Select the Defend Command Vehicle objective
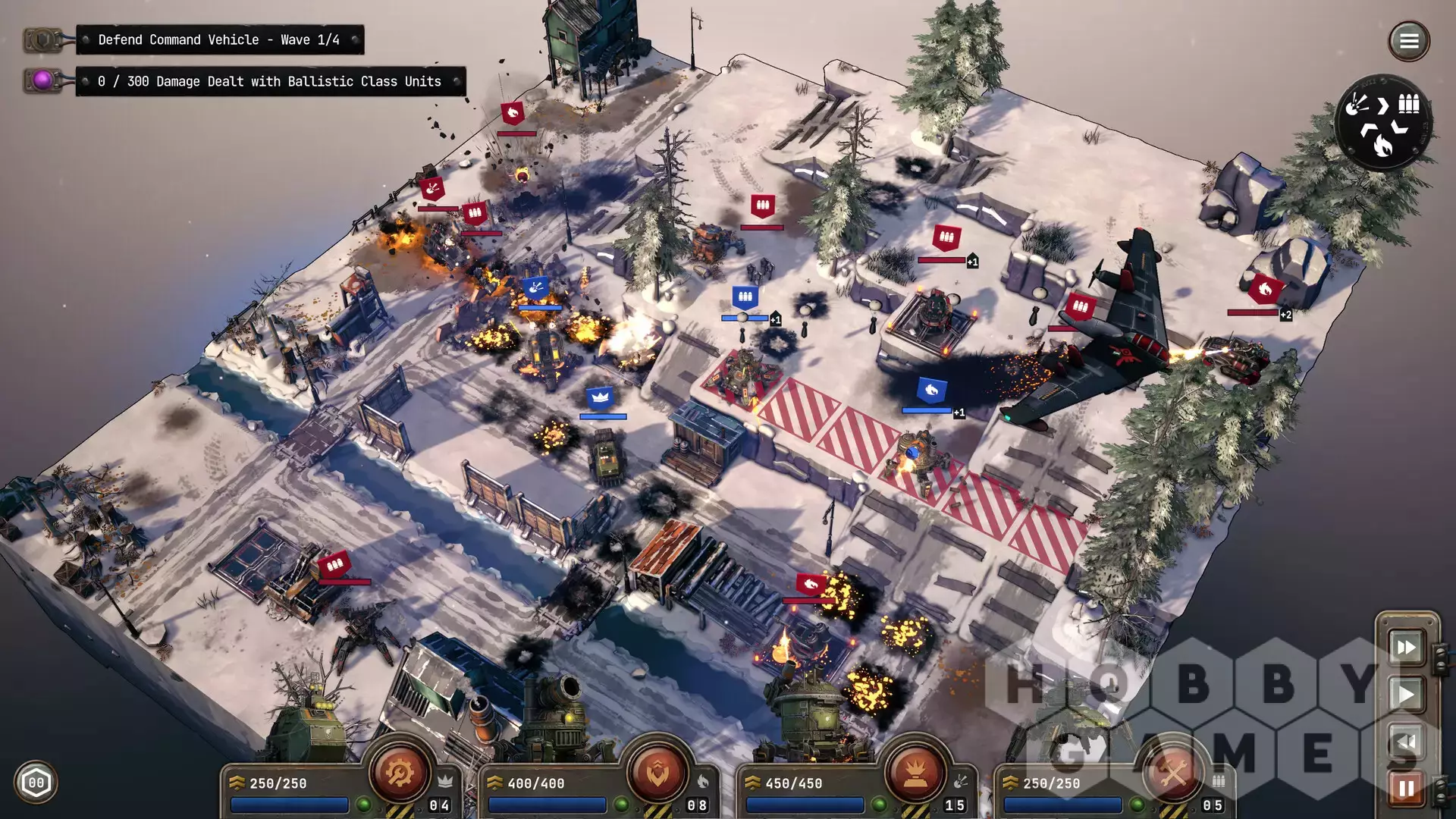This screenshot has height=819, width=1456. point(219,40)
